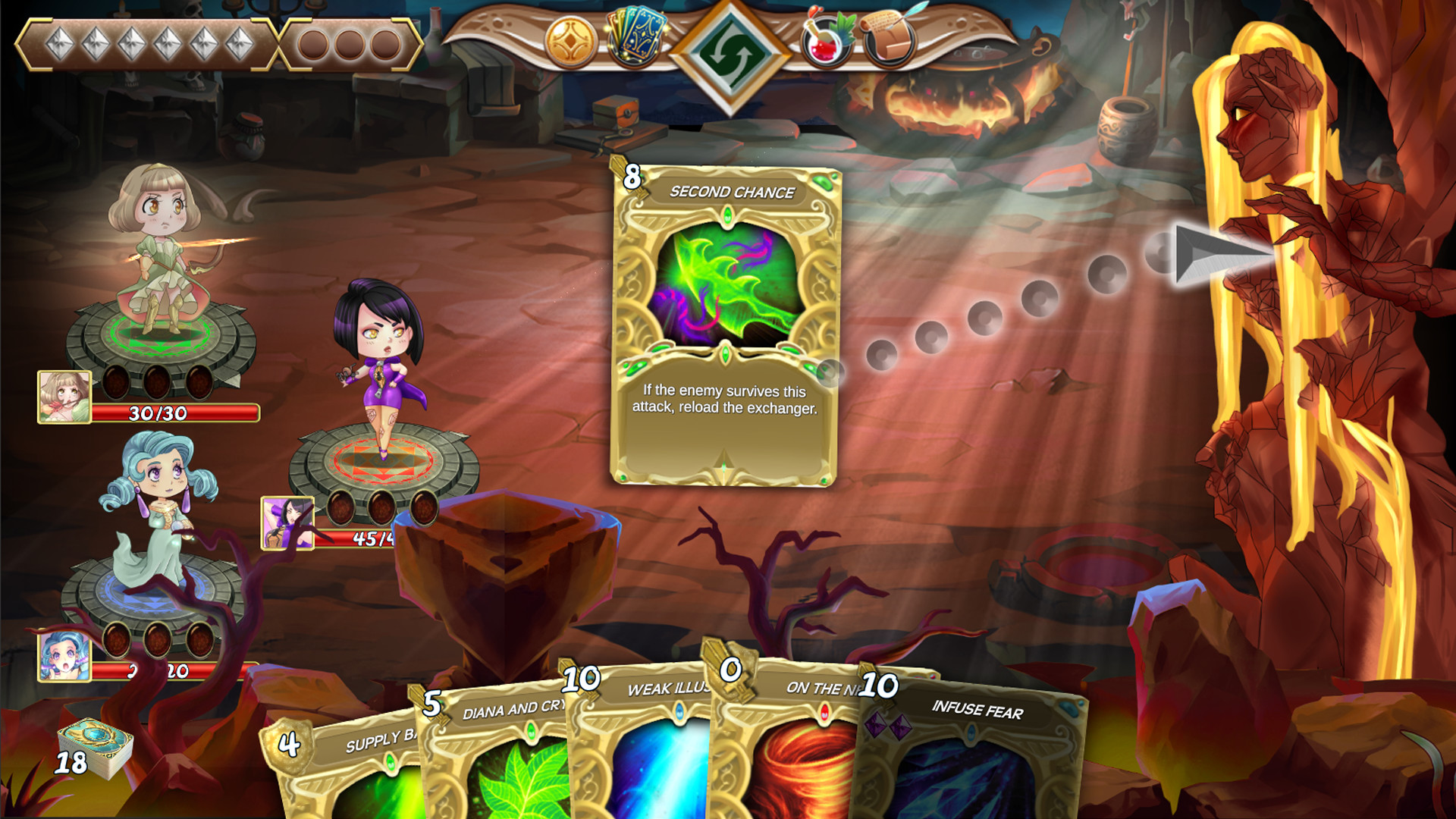The height and width of the screenshot is (819, 1456).
Task: Click the blue-haired girl's character portrait
Action: [63, 657]
